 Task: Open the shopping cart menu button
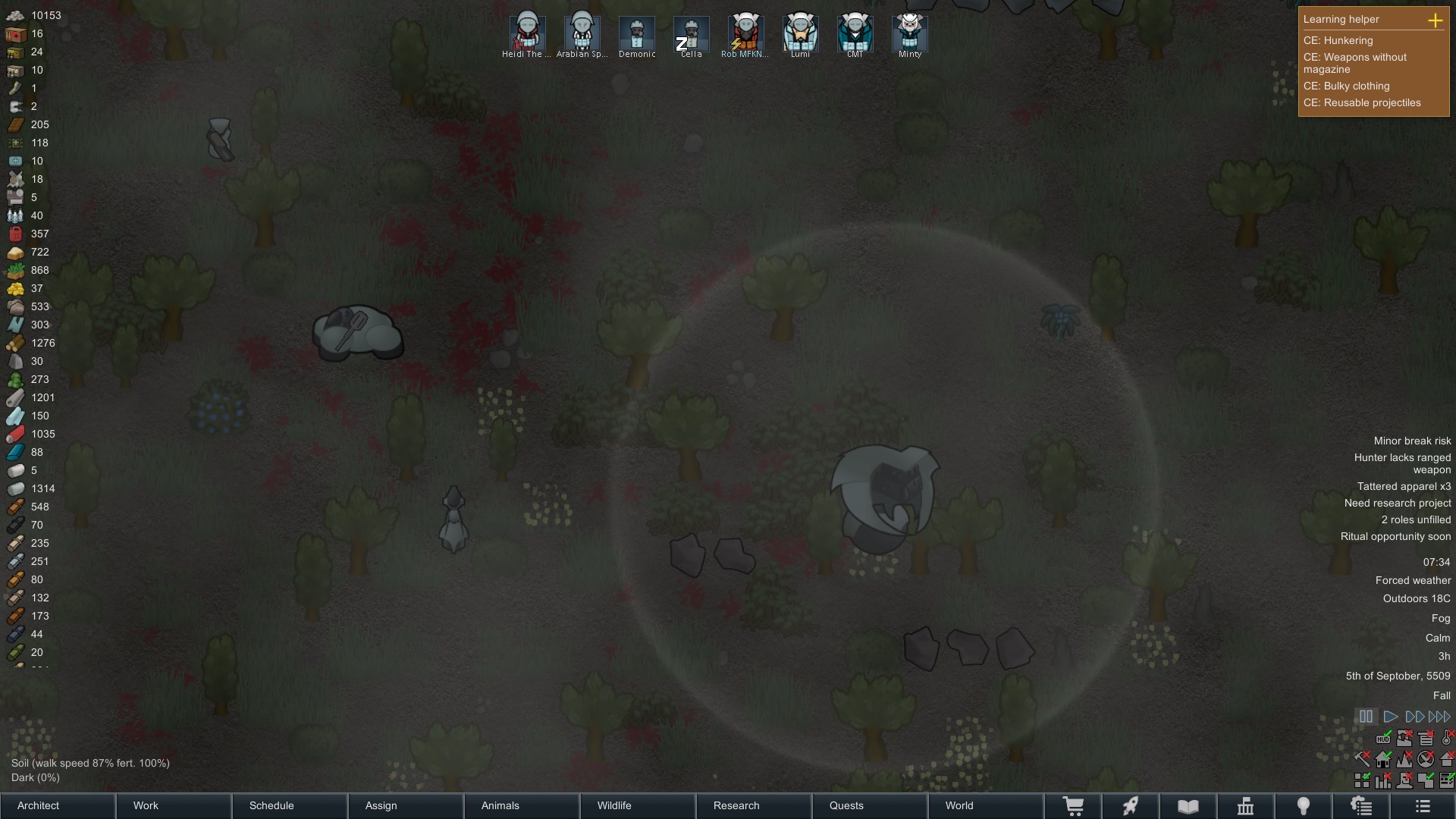tap(1073, 806)
